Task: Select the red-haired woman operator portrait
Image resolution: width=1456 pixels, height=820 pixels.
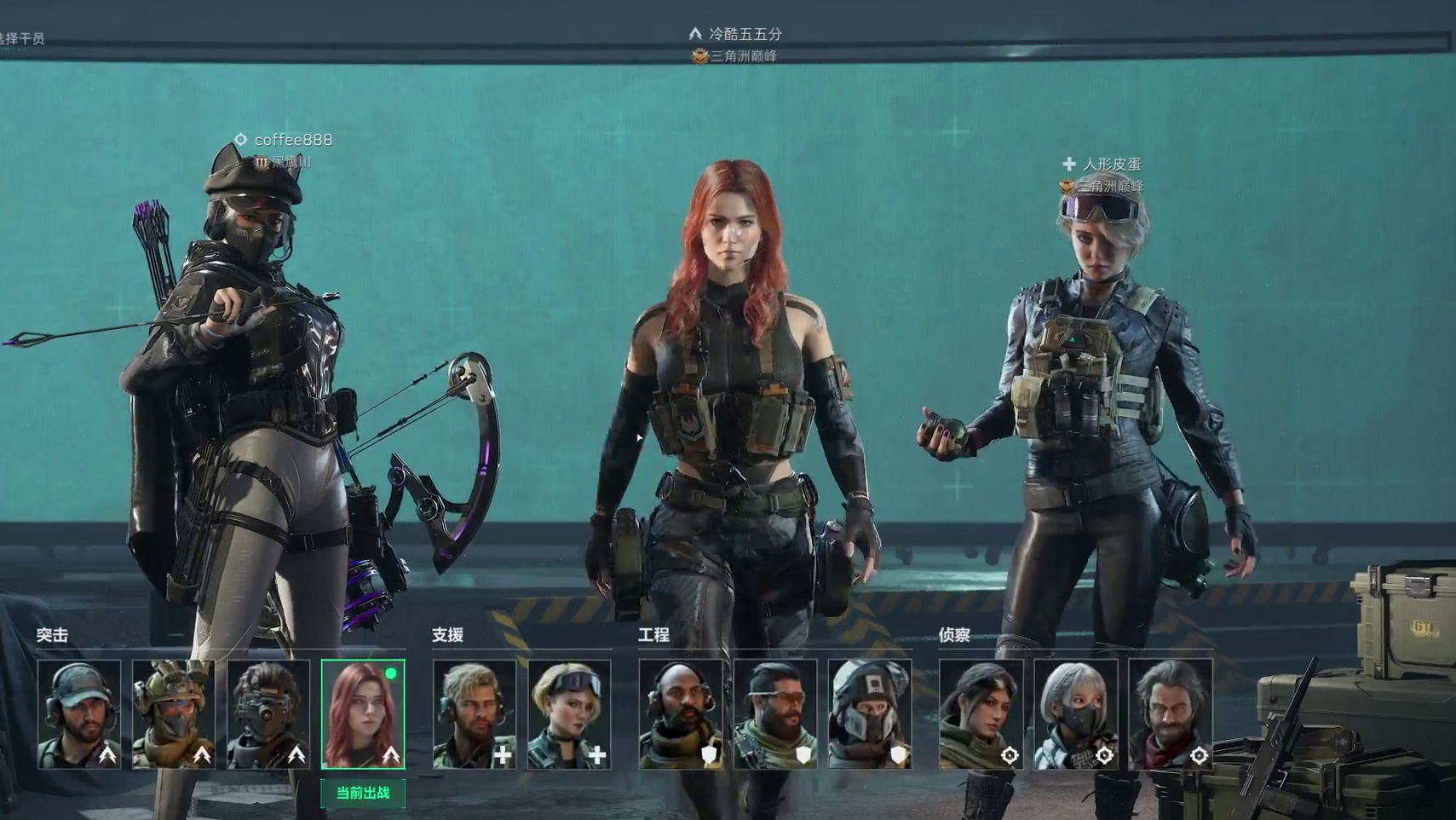Action: (x=363, y=714)
